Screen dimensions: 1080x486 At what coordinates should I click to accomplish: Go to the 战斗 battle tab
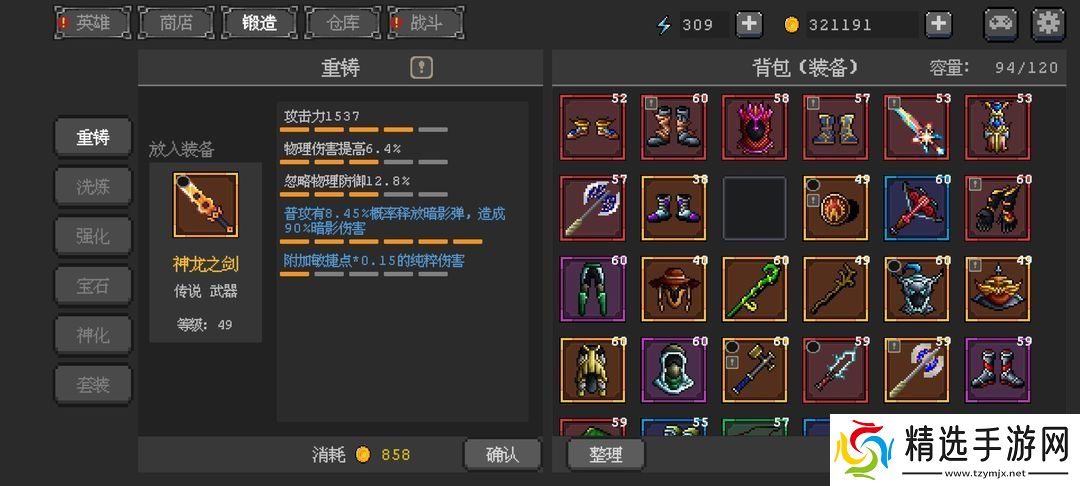(426, 23)
